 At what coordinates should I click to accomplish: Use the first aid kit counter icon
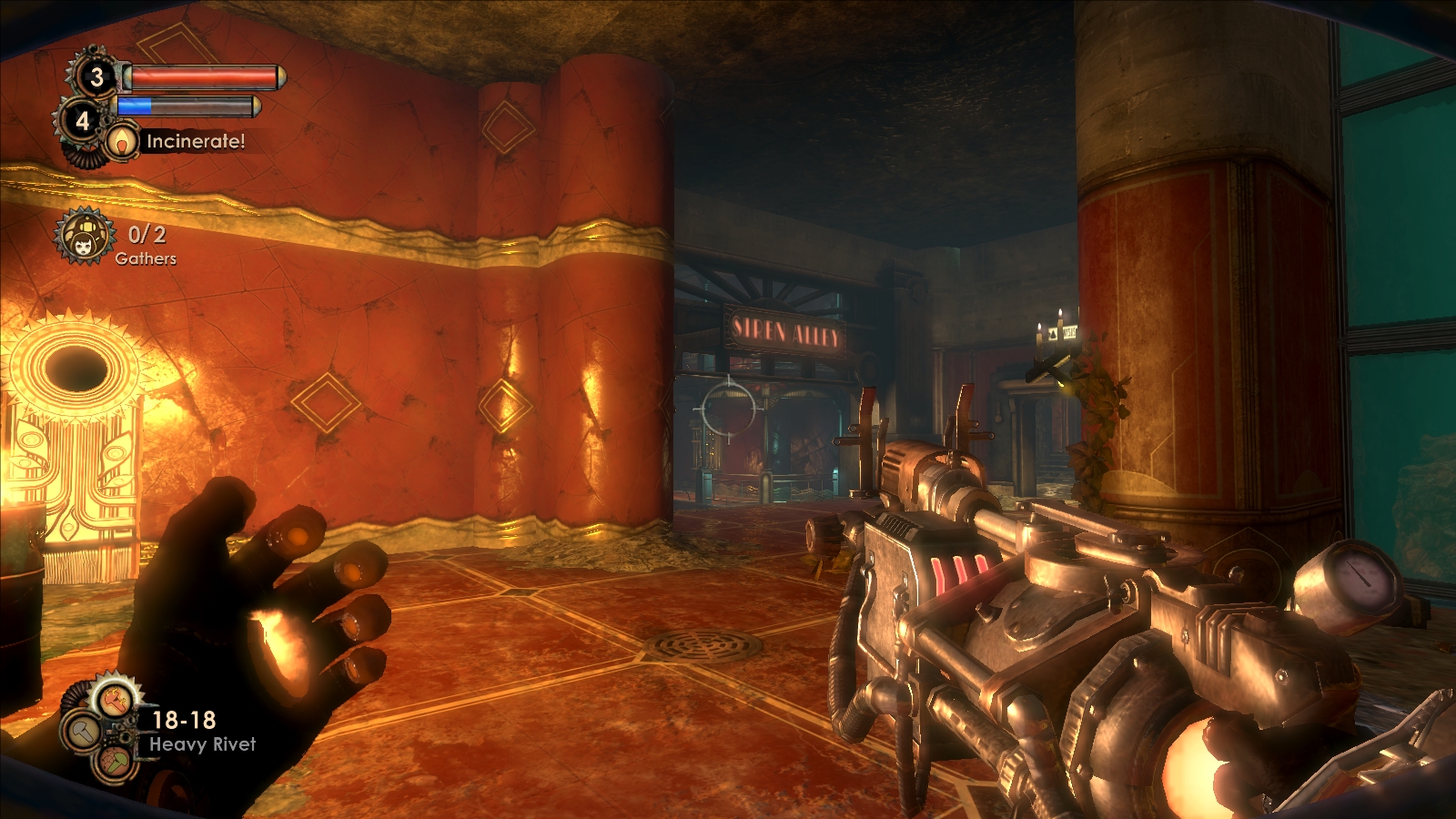(x=96, y=76)
